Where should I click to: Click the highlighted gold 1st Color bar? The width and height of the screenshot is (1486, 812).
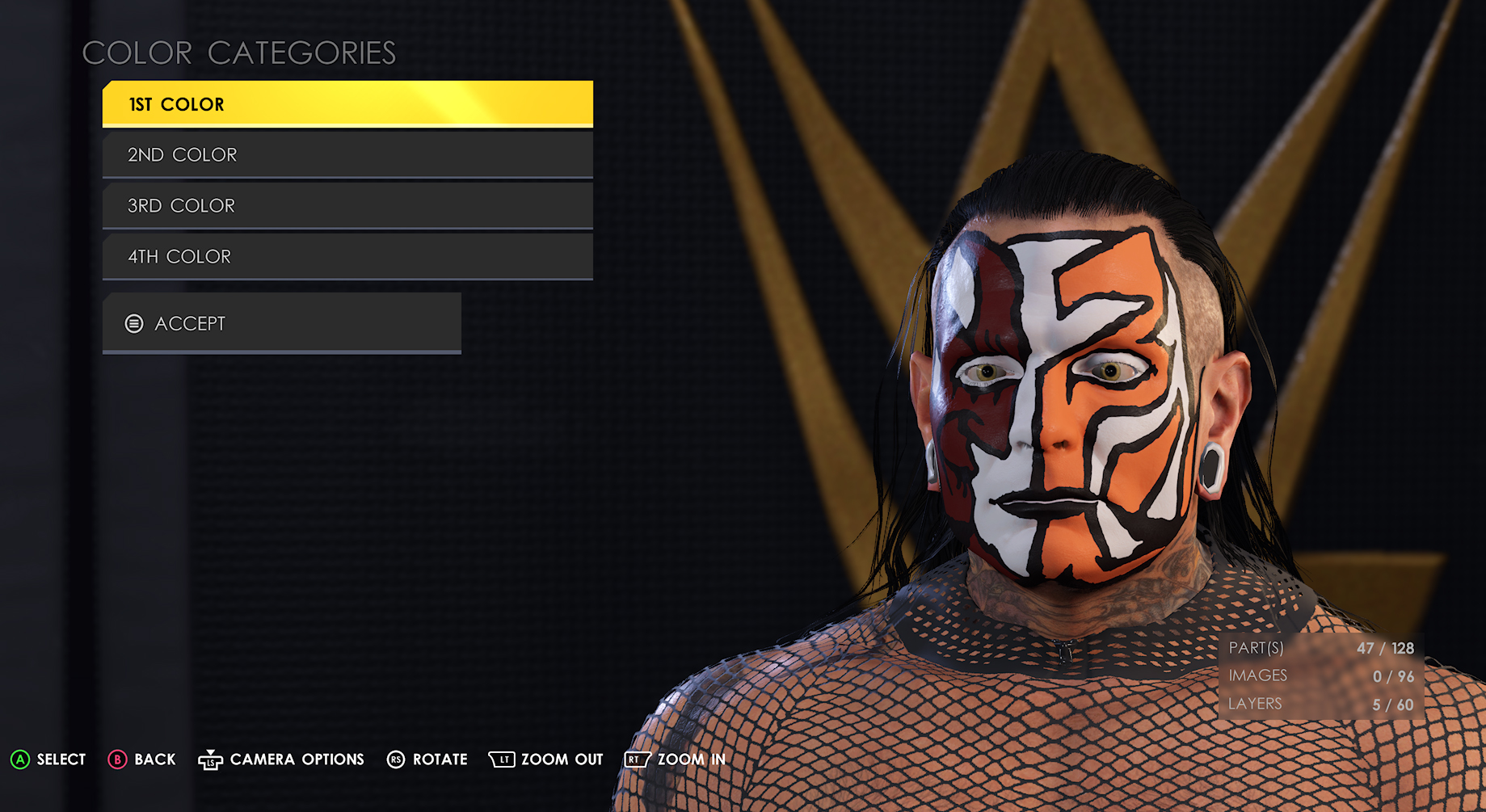(347, 103)
